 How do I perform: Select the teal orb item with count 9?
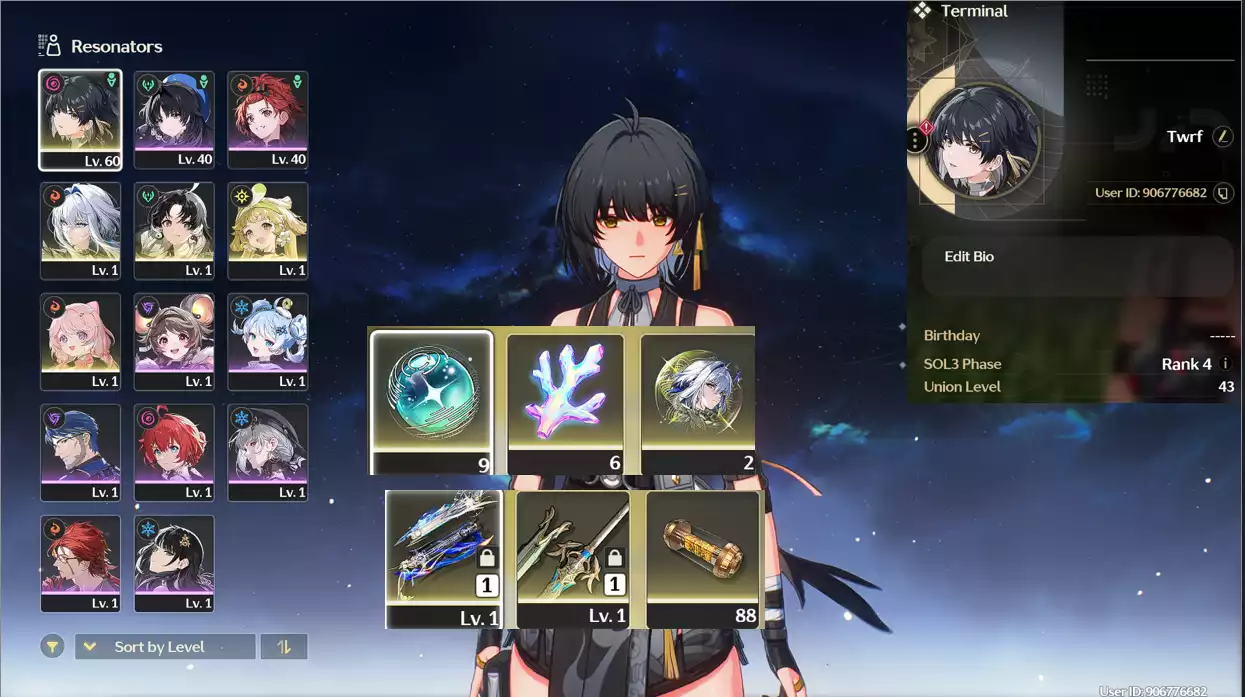tap(432, 402)
